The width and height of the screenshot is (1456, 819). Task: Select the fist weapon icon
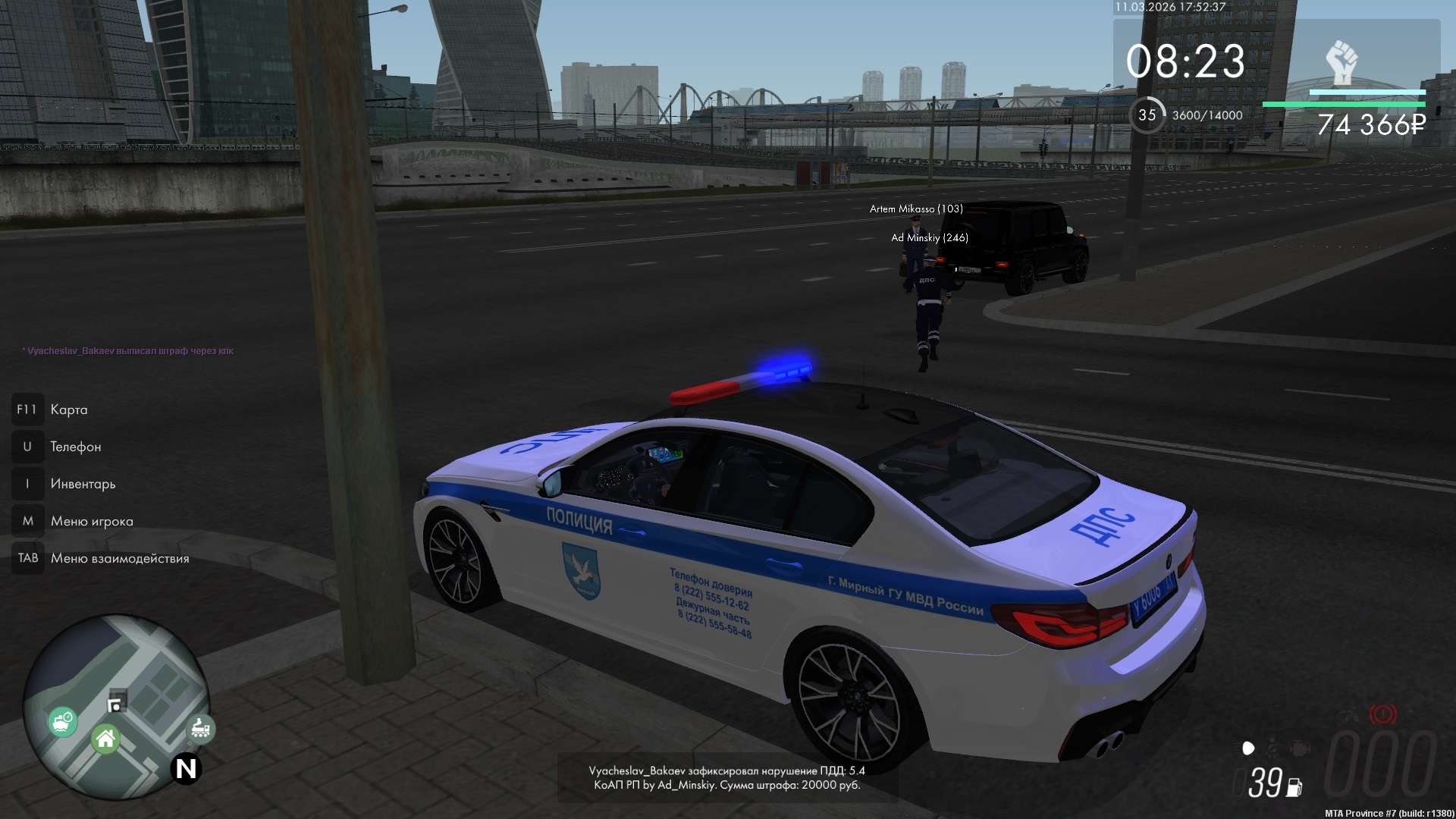1341,62
